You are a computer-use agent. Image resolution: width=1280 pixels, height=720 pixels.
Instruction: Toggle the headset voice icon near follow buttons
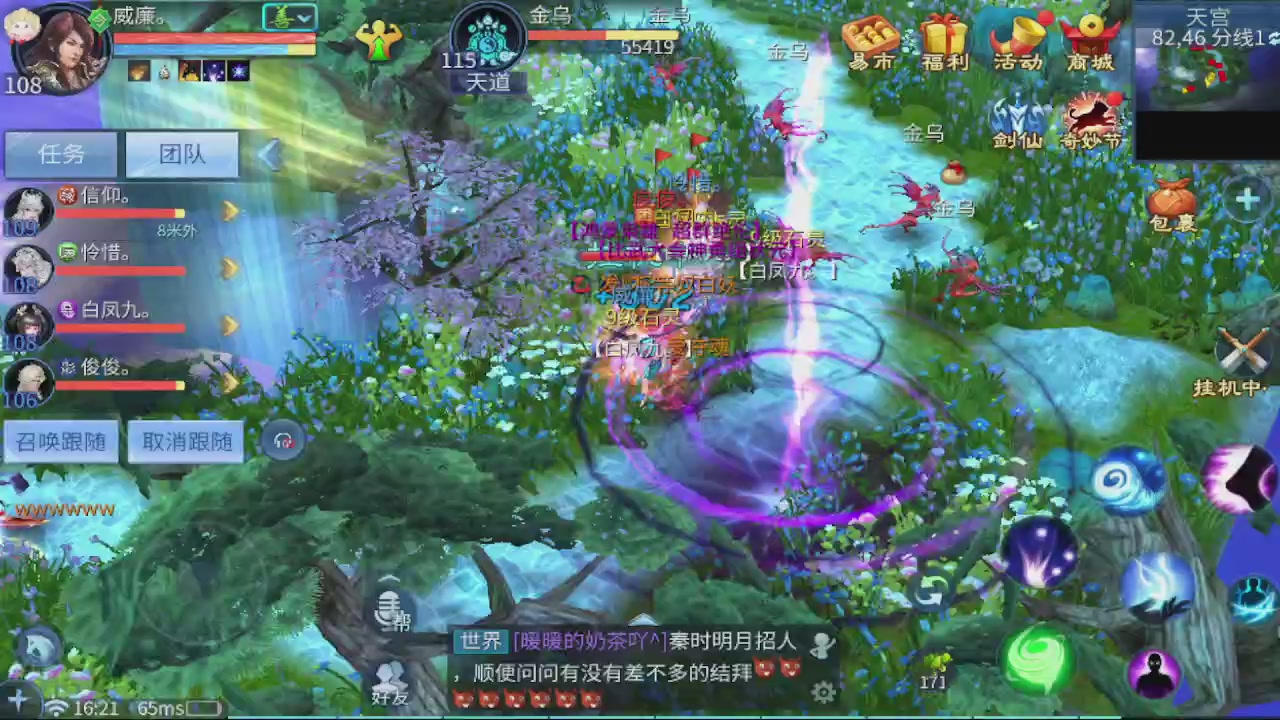283,440
